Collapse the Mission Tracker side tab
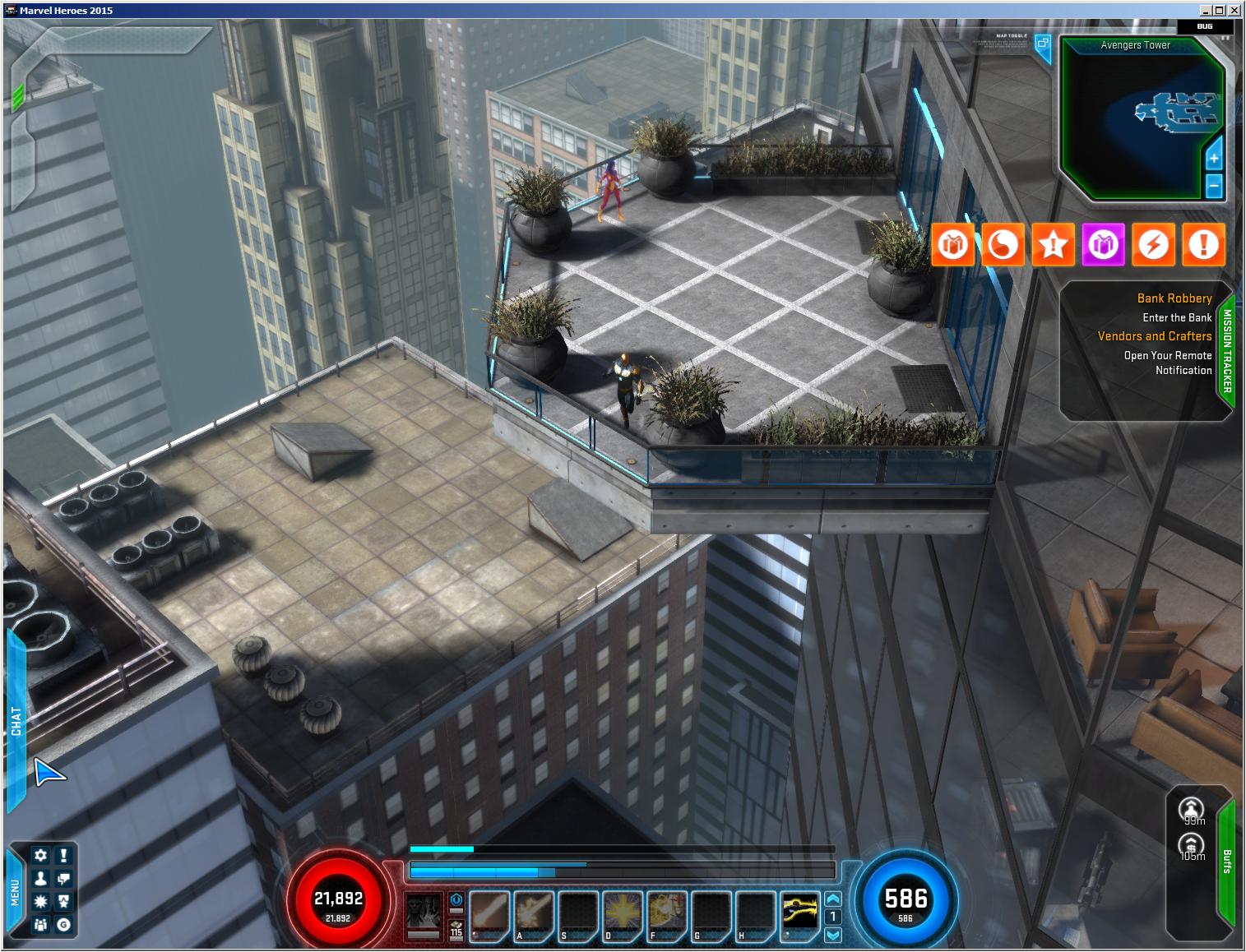Screen dimensions: 1246x952 click(x=1226, y=351)
